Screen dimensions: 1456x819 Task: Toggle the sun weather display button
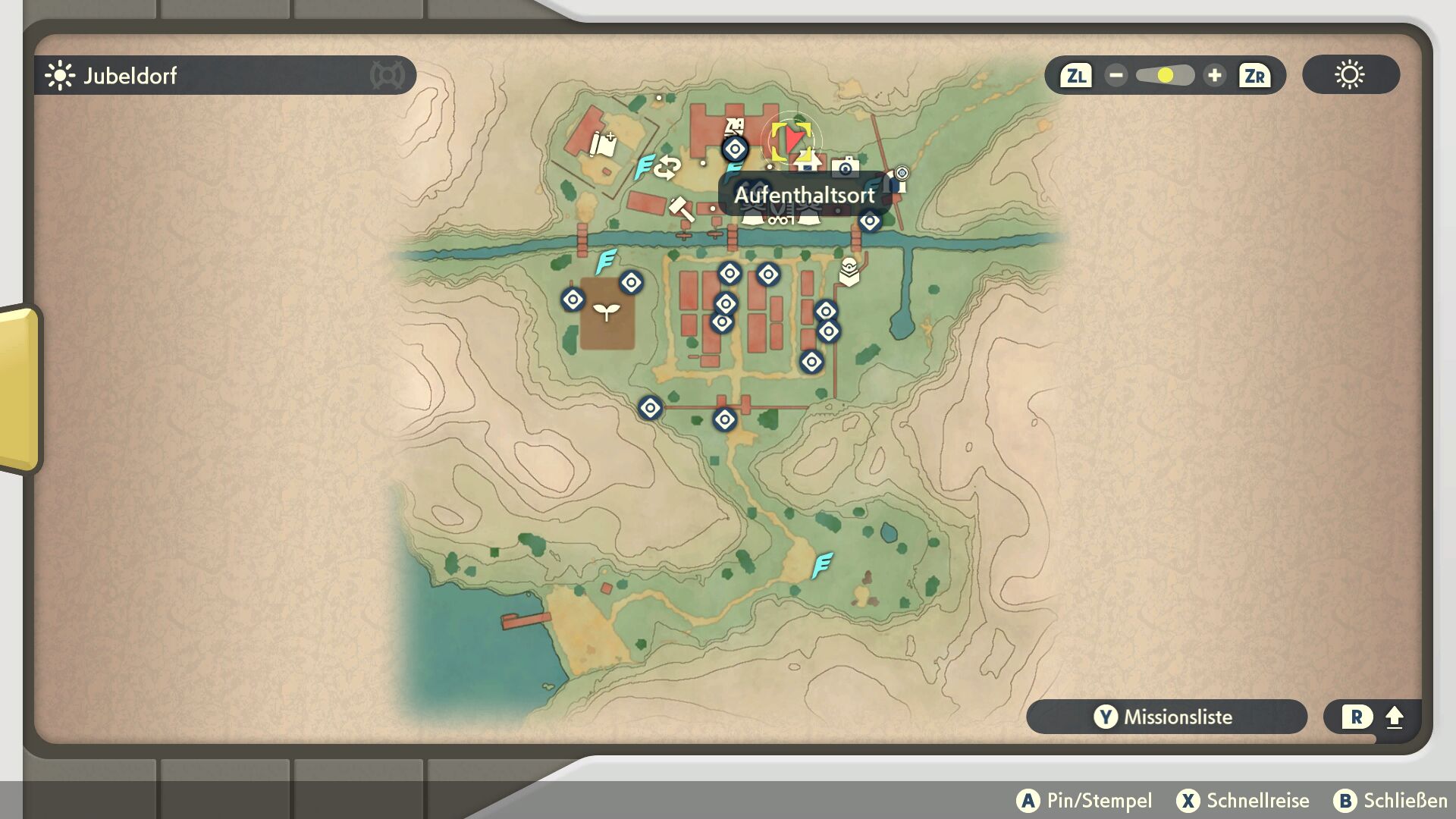[1350, 75]
